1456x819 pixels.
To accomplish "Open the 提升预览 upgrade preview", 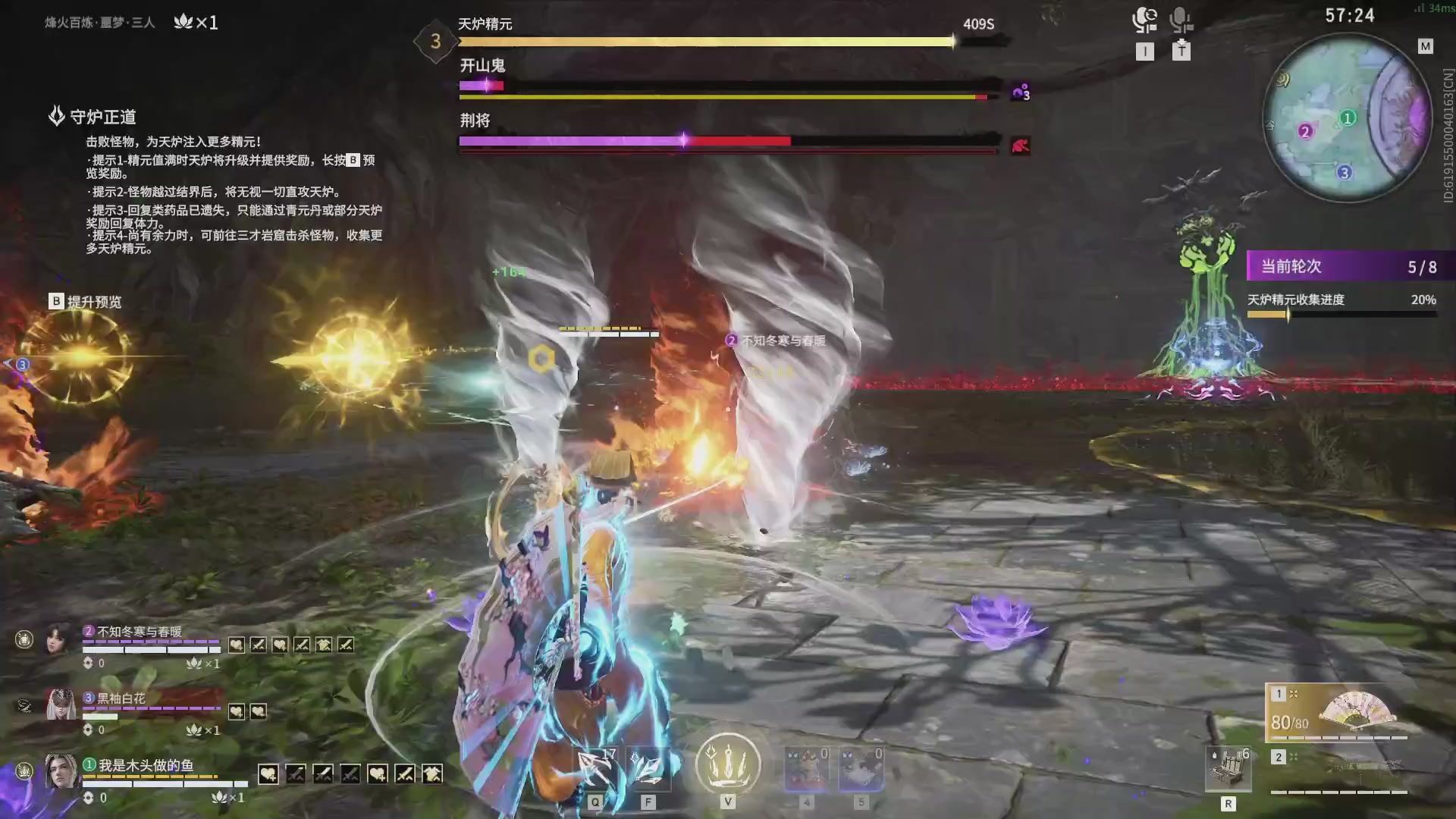I will point(85,302).
